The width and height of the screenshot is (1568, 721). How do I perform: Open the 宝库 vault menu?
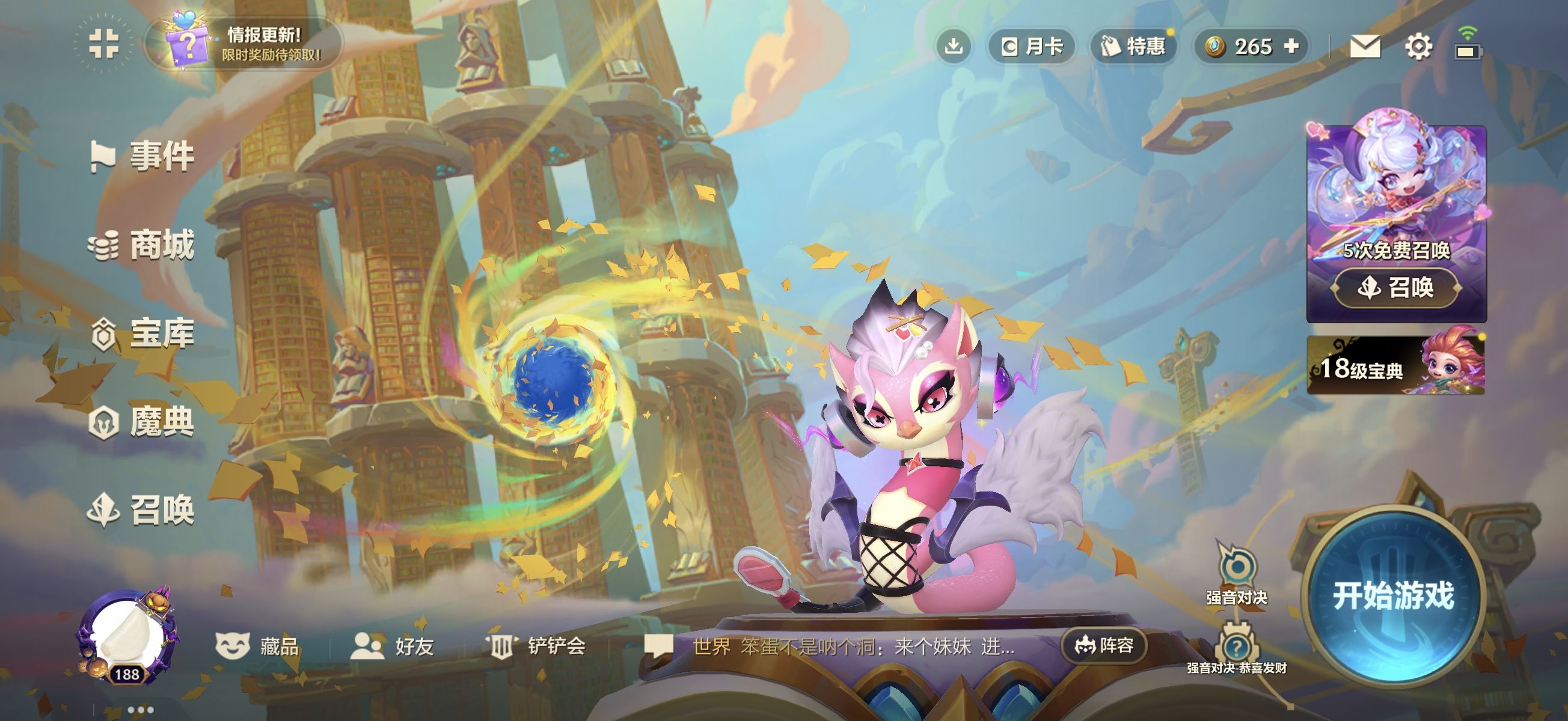tap(144, 333)
